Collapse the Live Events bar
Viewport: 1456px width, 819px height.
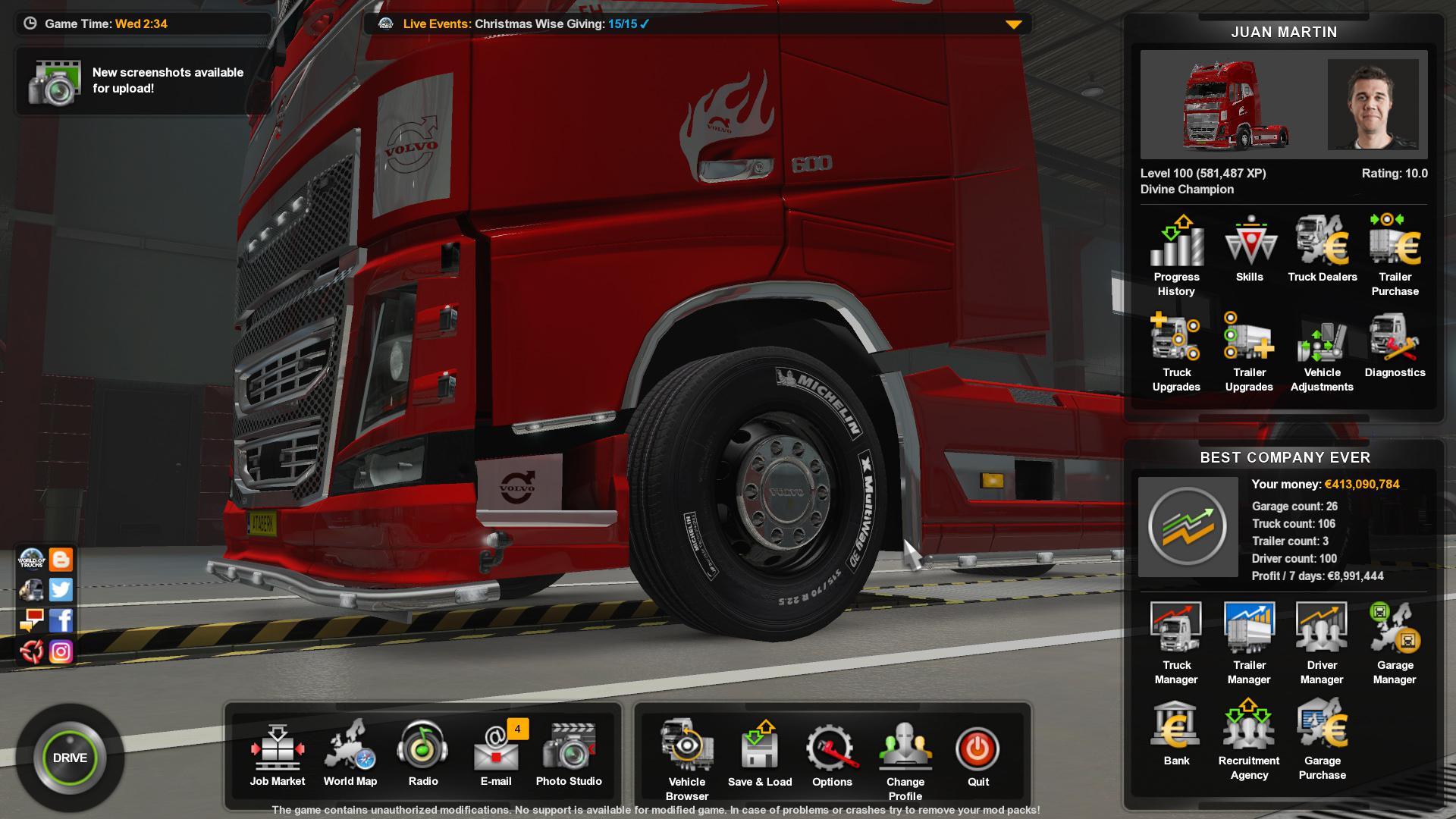point(1014,24)
